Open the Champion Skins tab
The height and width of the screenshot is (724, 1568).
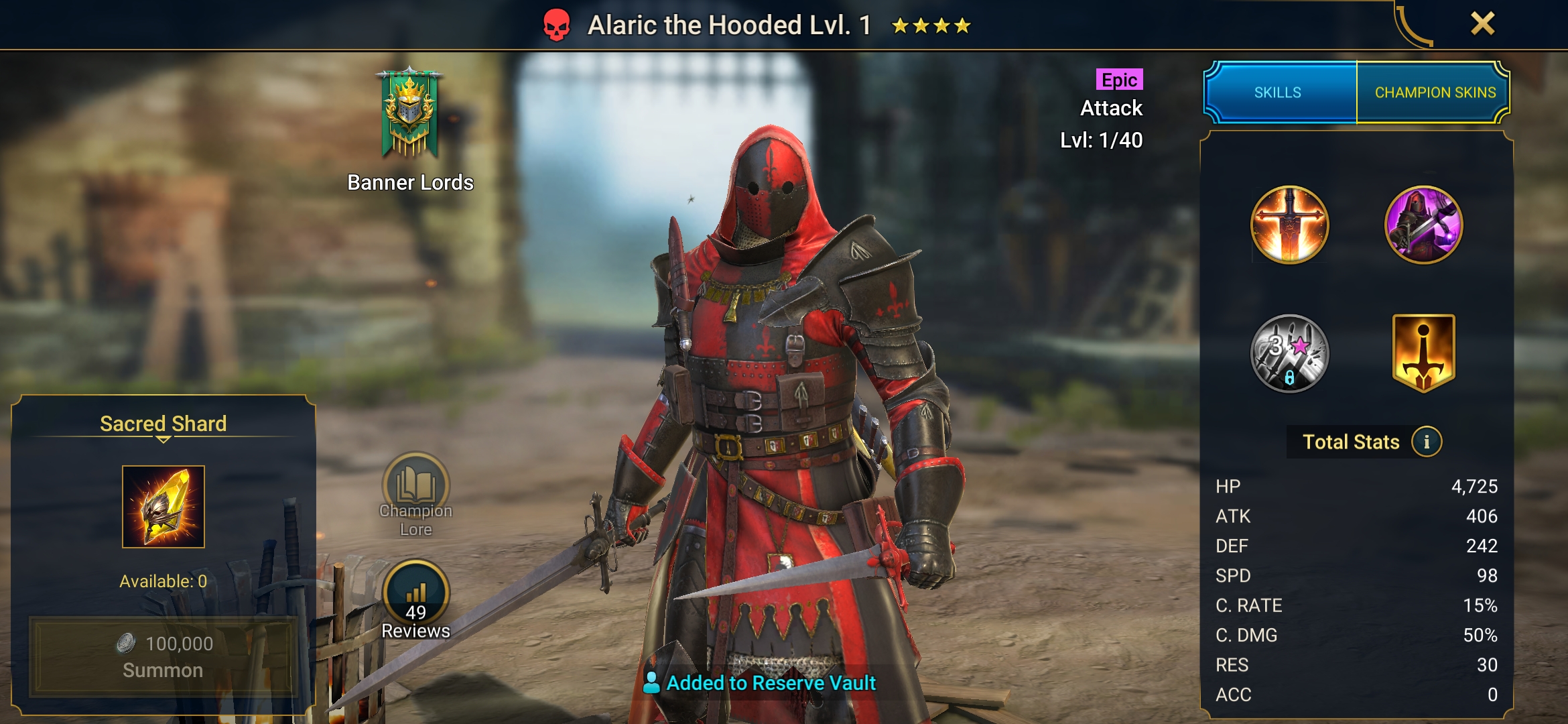(1435, 93)
